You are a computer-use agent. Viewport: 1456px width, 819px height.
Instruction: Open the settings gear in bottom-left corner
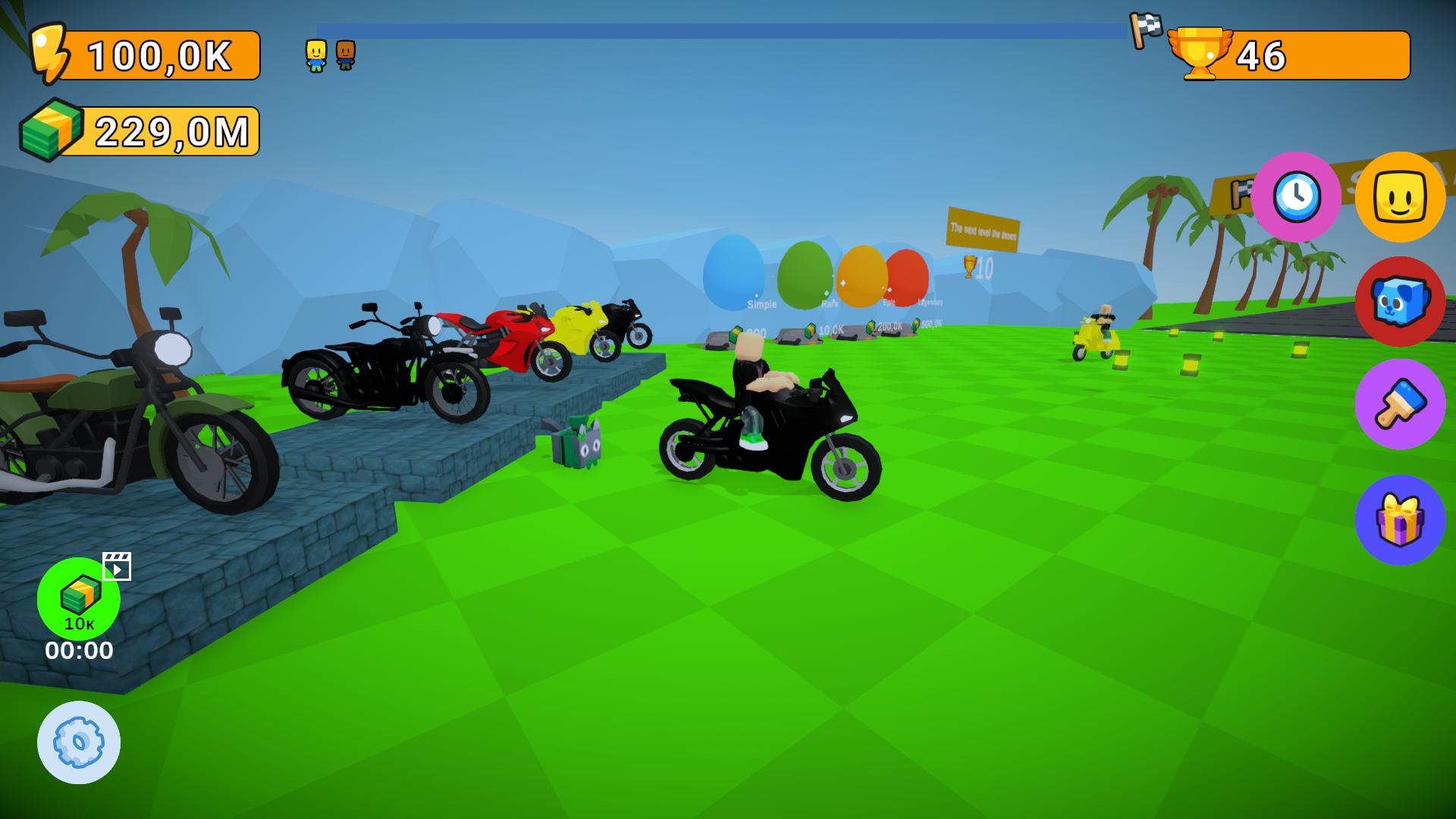(x=78, y=742)
